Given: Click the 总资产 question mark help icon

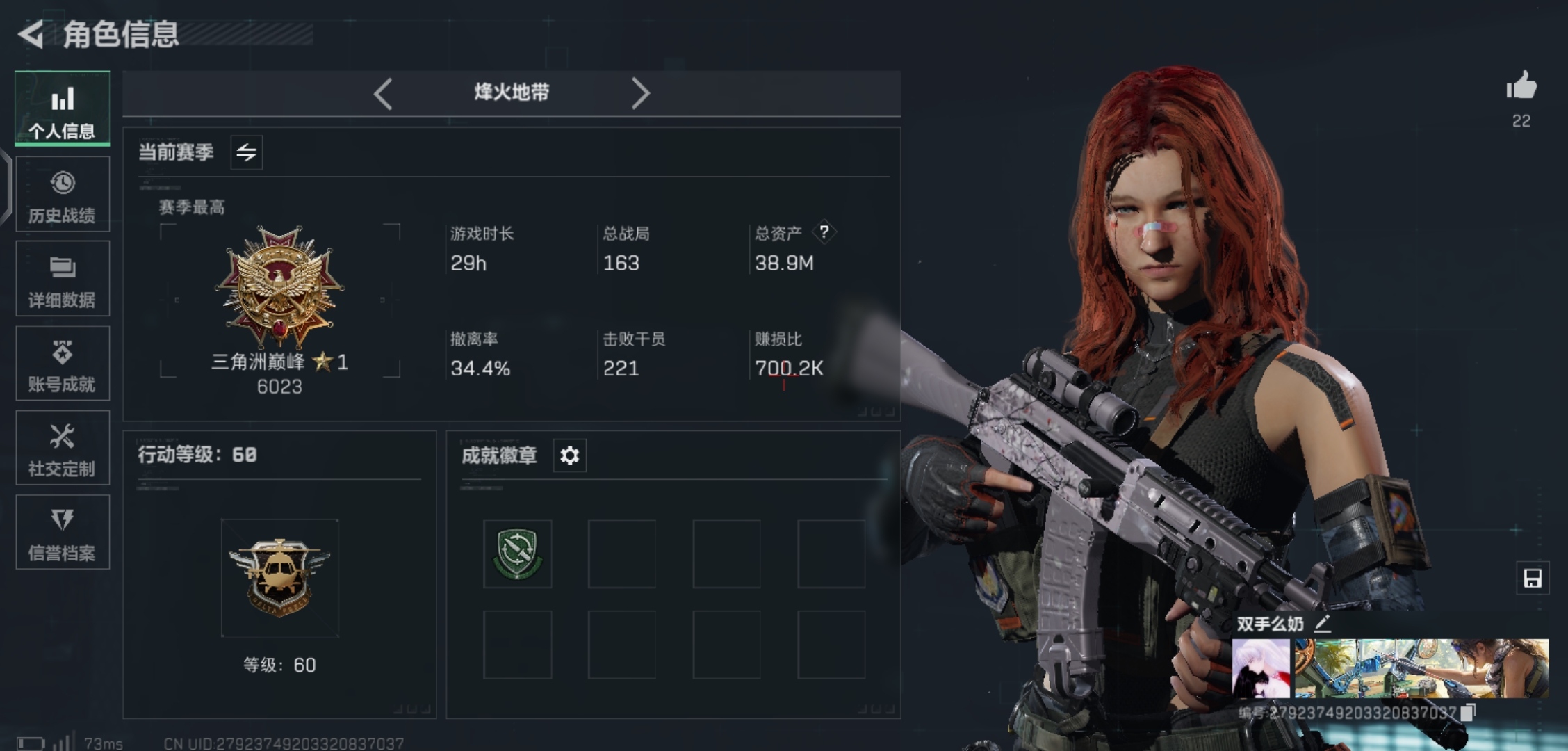Looking at the screenshot, I should [824, 232].
